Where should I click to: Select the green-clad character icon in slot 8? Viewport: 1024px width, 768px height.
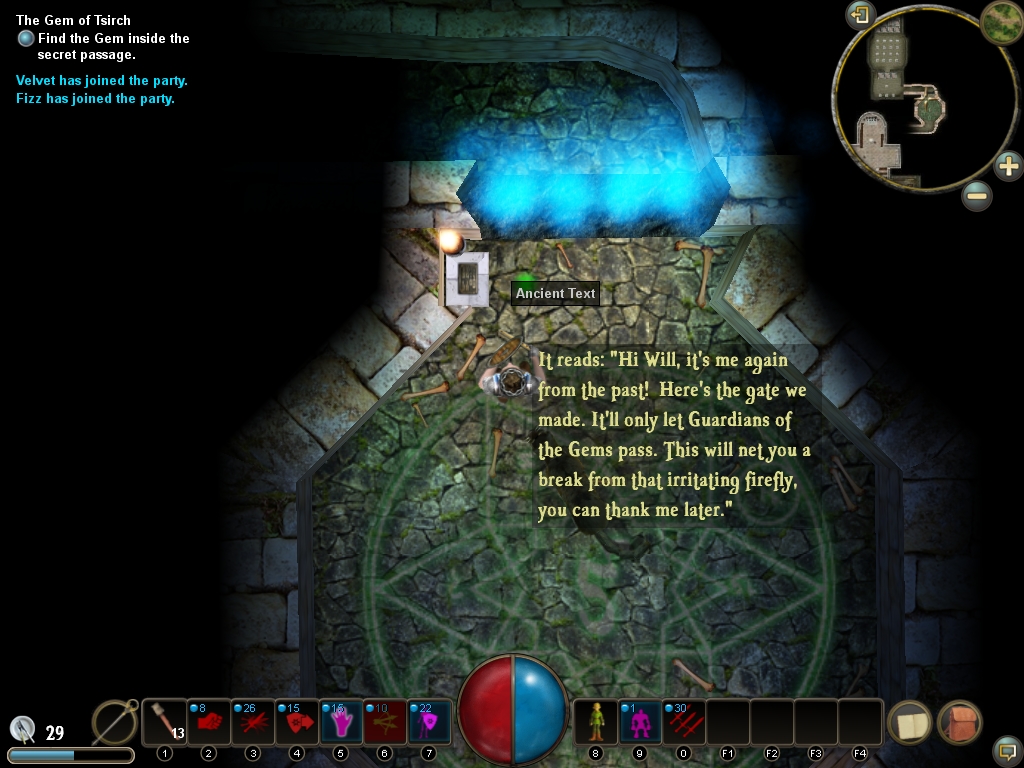click(596, 721)
